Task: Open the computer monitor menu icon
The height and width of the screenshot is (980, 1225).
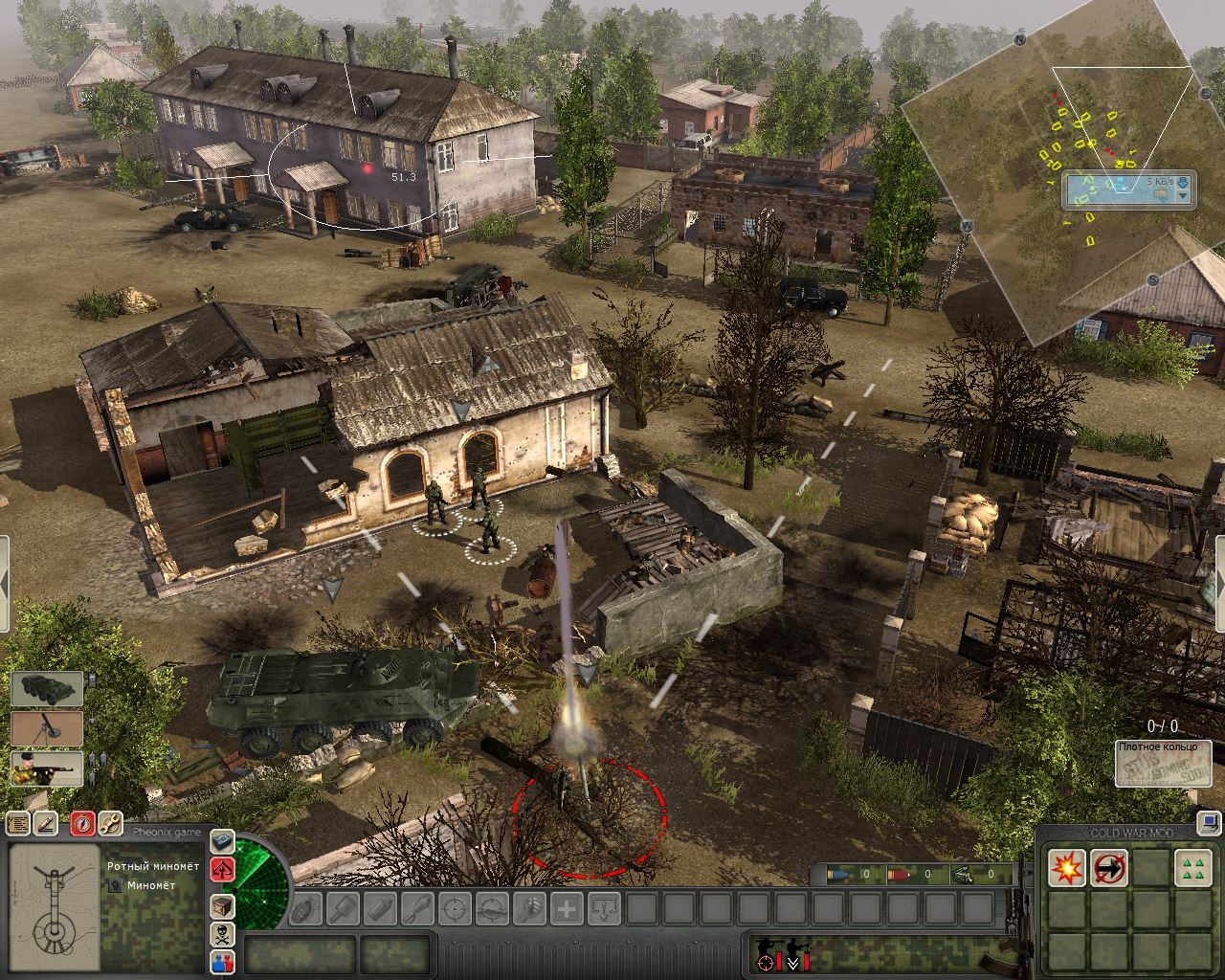Action: click(1211, 821)
